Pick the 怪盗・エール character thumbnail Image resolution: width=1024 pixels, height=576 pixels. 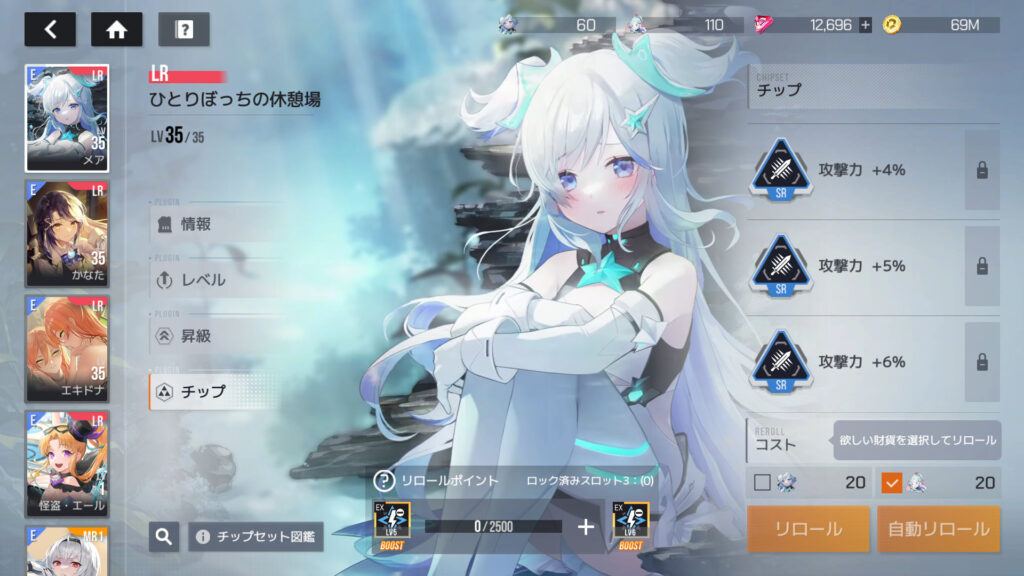click(67, 462)
